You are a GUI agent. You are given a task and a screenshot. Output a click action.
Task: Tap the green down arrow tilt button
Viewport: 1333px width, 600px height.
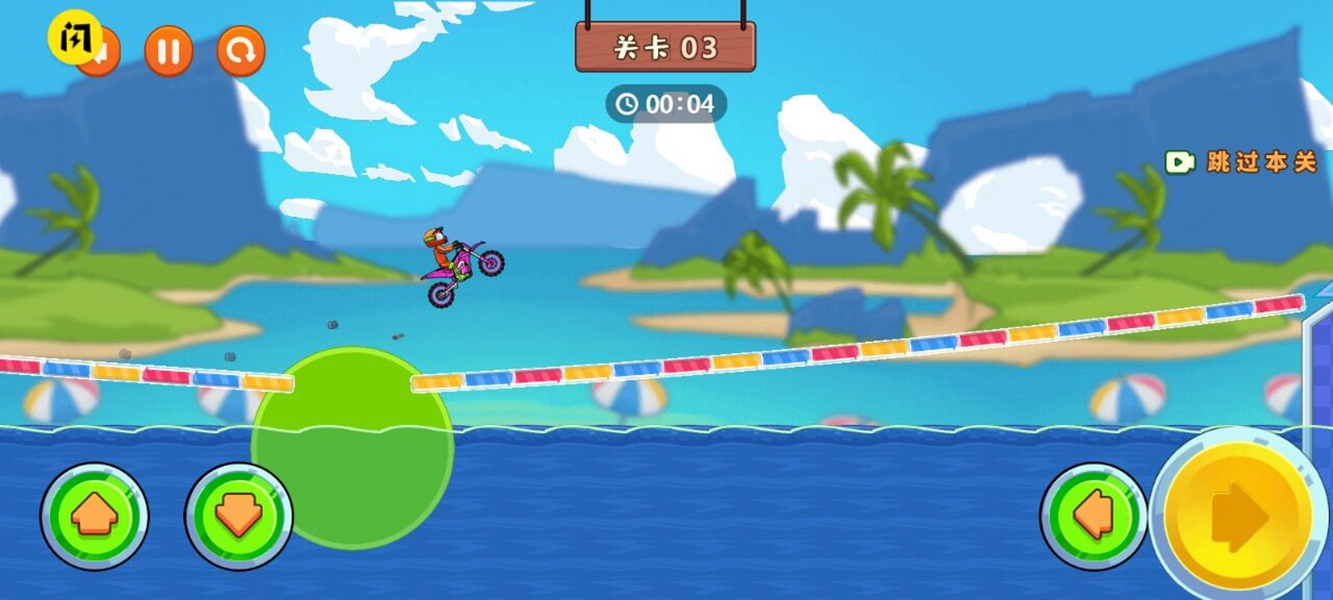click(x=238, y=516)
